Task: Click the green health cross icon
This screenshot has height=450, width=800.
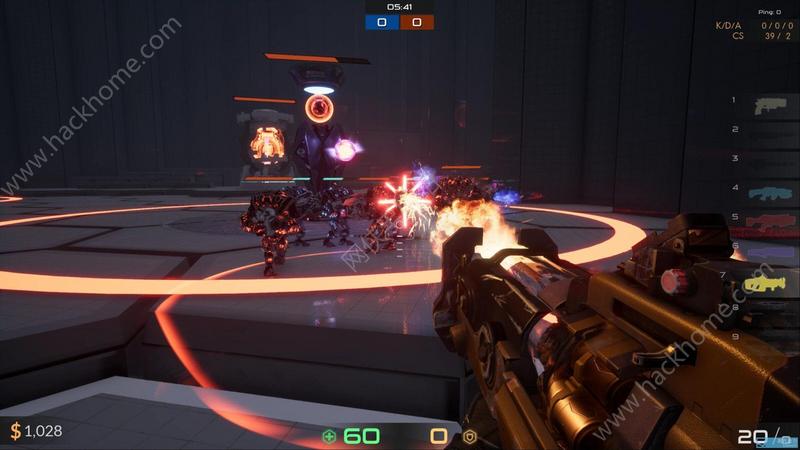Action: click(329, 436)
